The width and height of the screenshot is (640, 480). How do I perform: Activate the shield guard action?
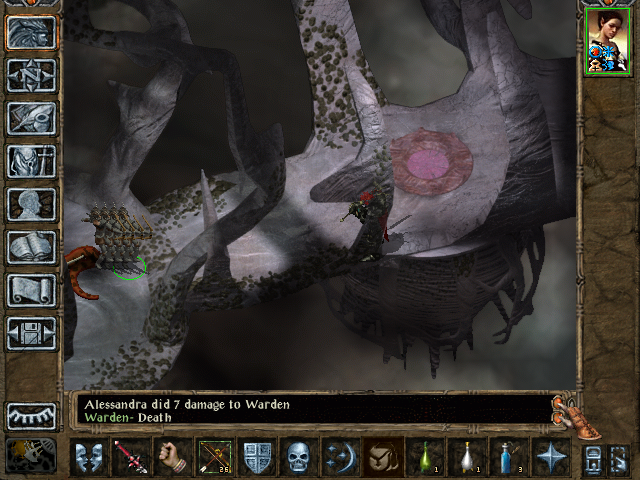pyautogui.click(x=257, y=457)
